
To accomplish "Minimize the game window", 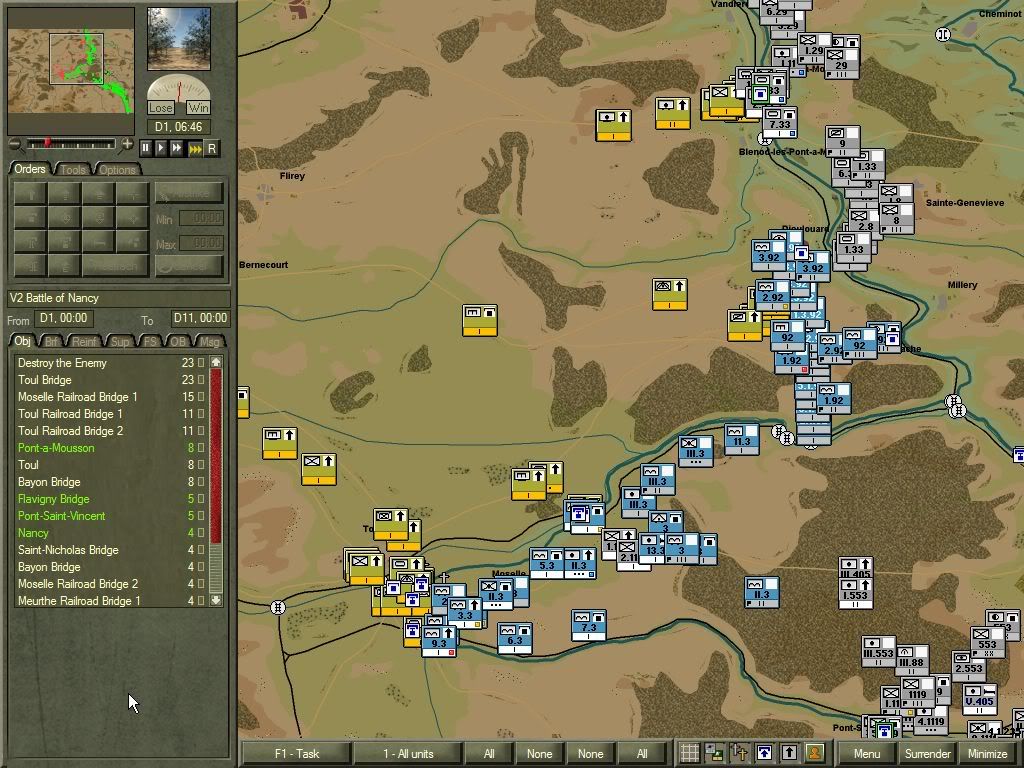I will coord(988,754).
